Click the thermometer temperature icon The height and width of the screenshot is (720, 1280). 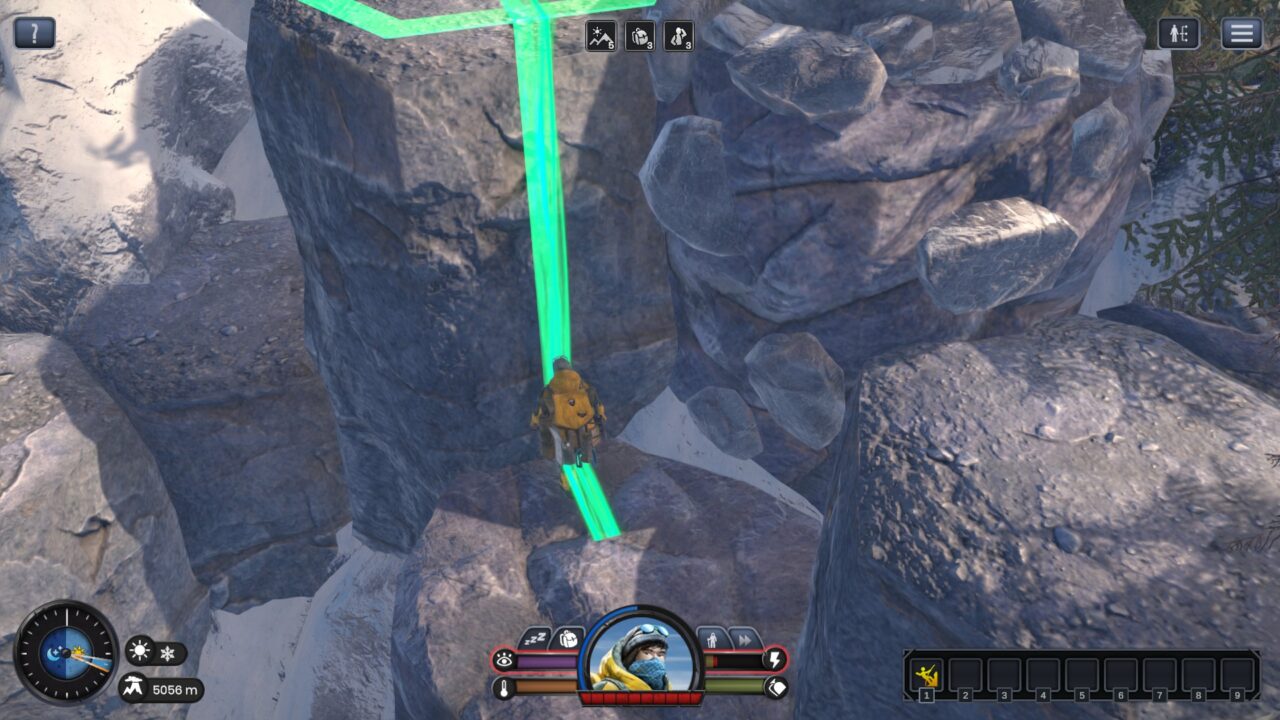pos(504,687)
